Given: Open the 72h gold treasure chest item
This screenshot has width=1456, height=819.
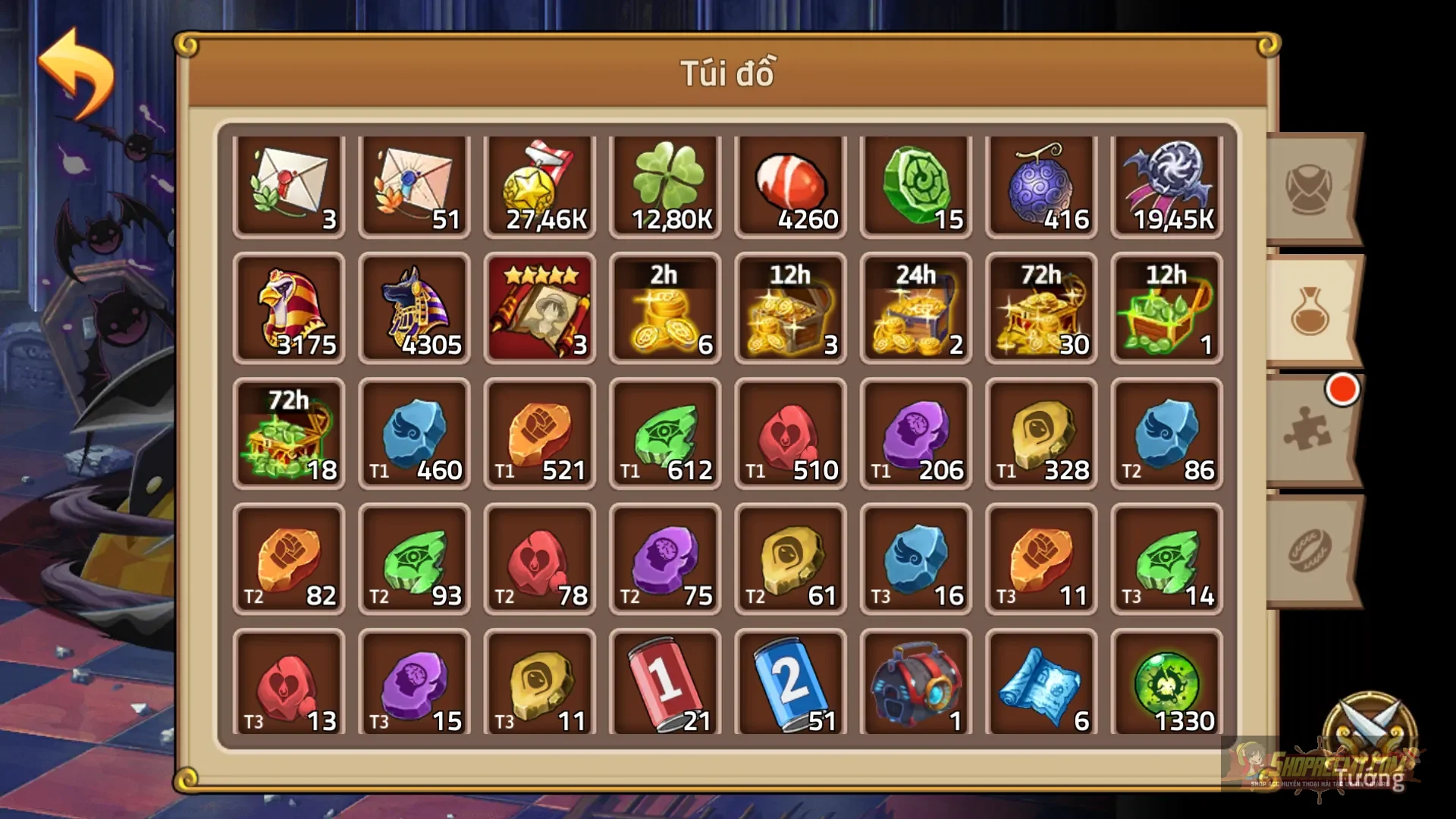Looking at the screenshot, I should 1040,309.
